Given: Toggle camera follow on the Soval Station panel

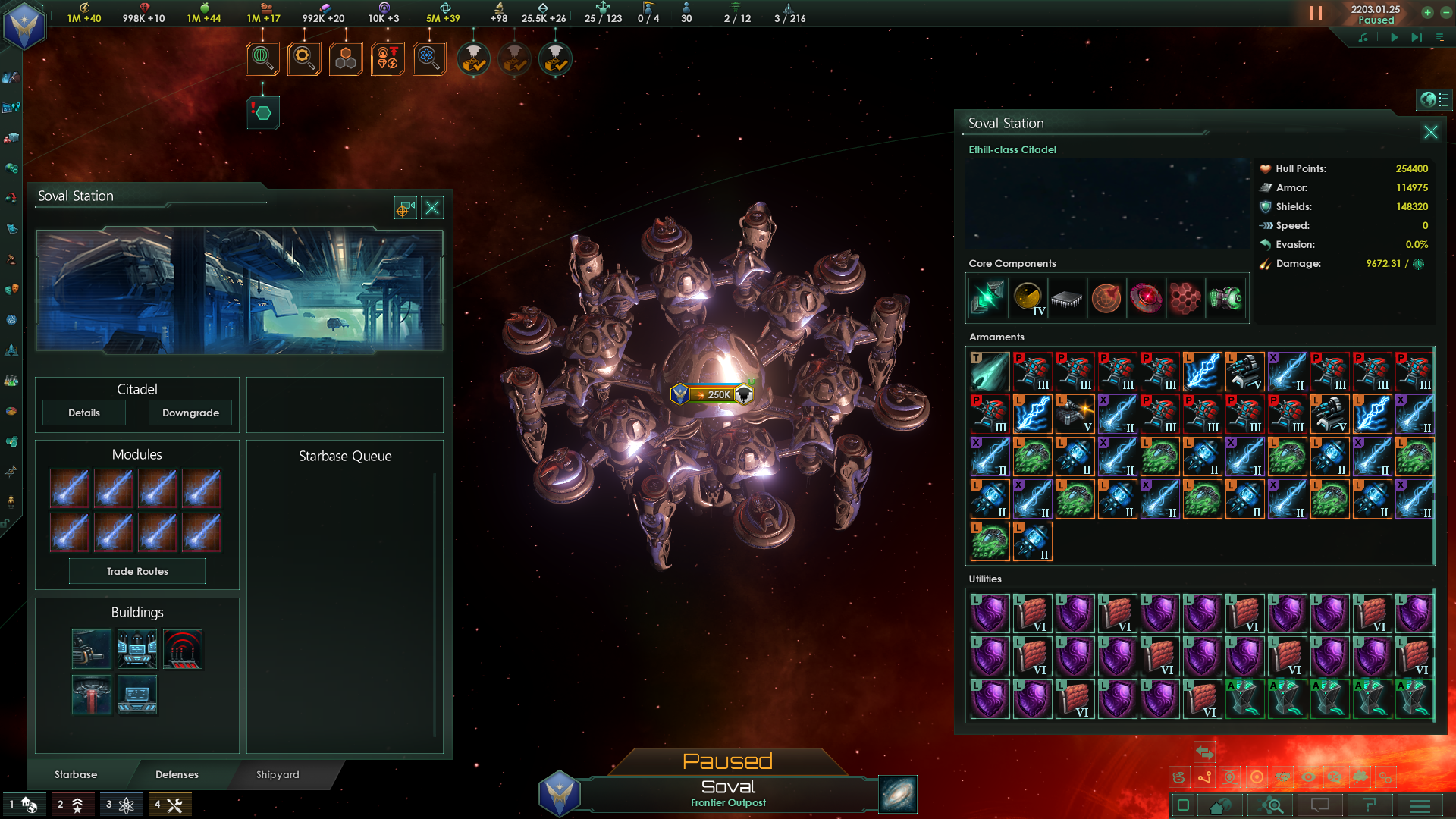Looking at the screenshot, I should point(404,207).
